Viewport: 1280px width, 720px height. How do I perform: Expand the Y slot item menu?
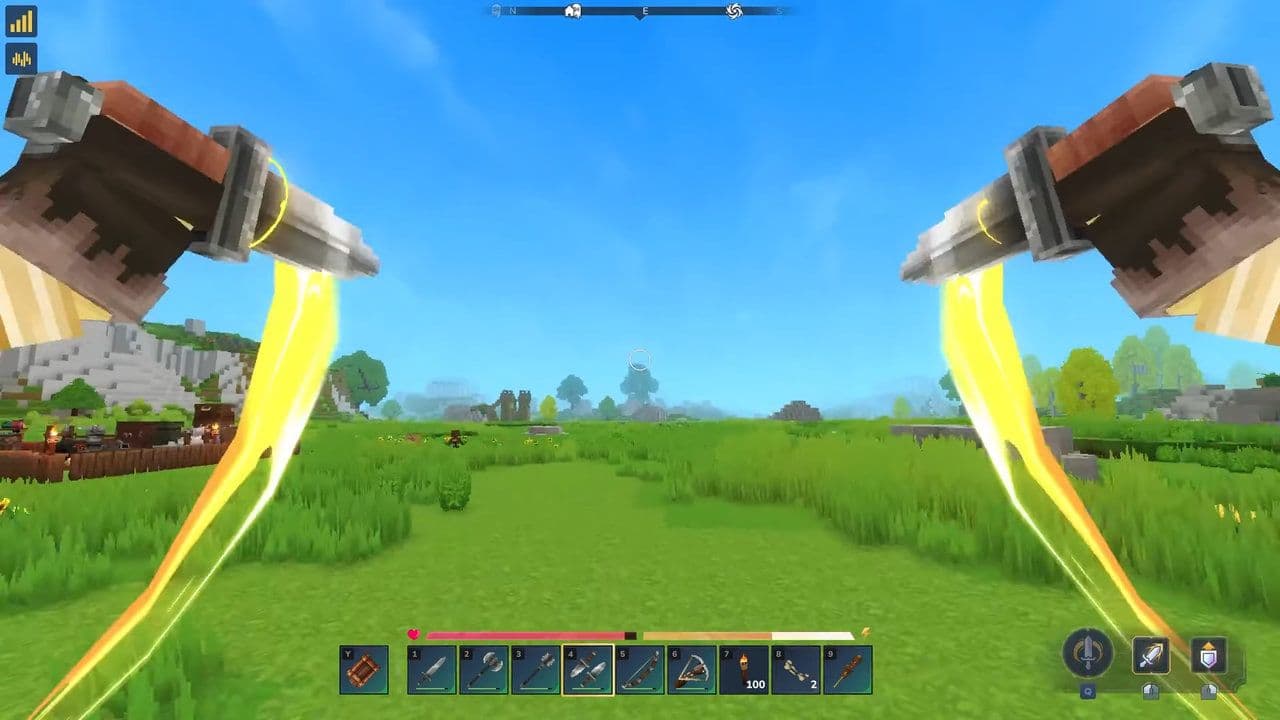click(x=364, y=669)
